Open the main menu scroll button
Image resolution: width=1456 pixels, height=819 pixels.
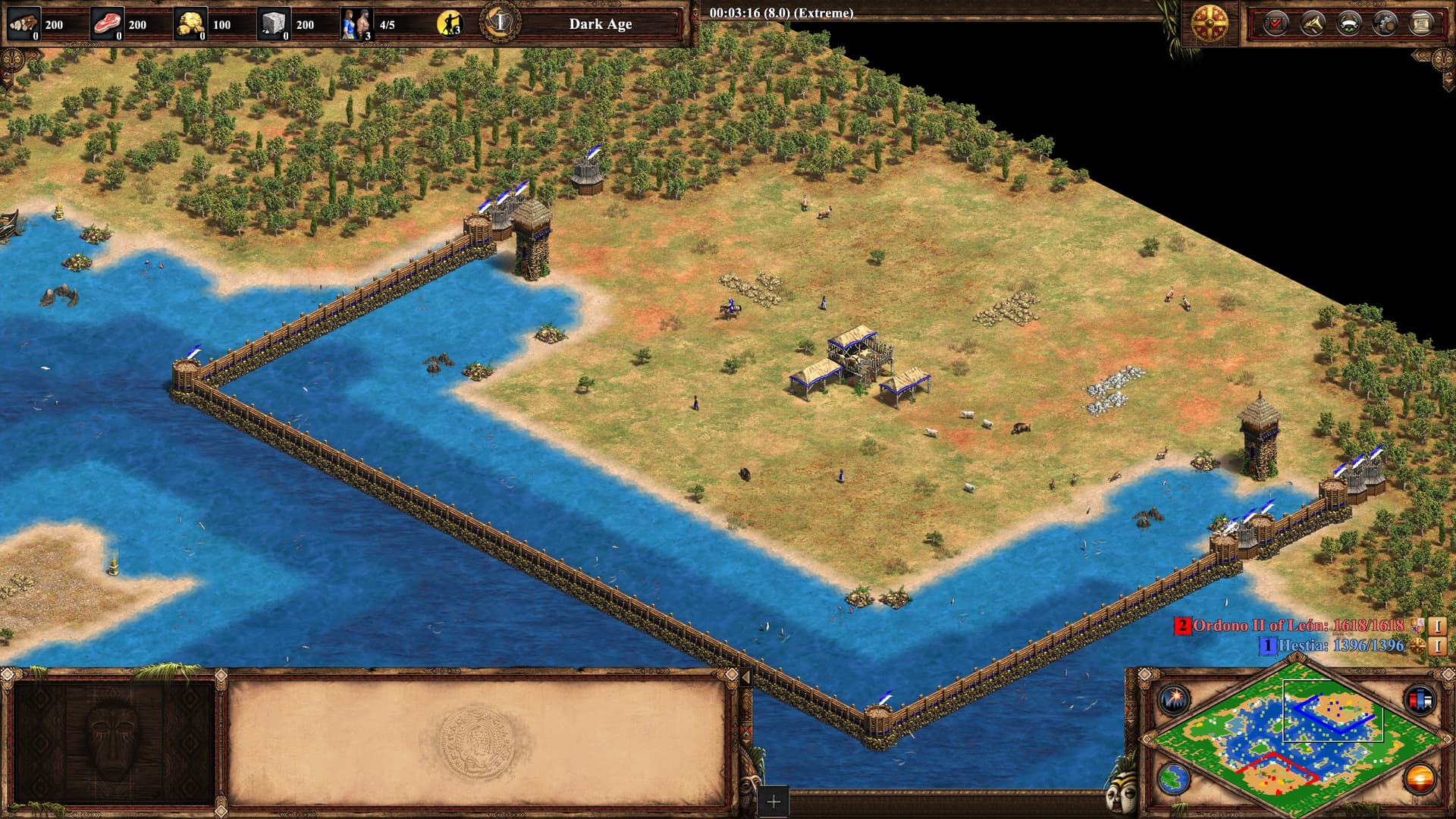(1422, 24)
